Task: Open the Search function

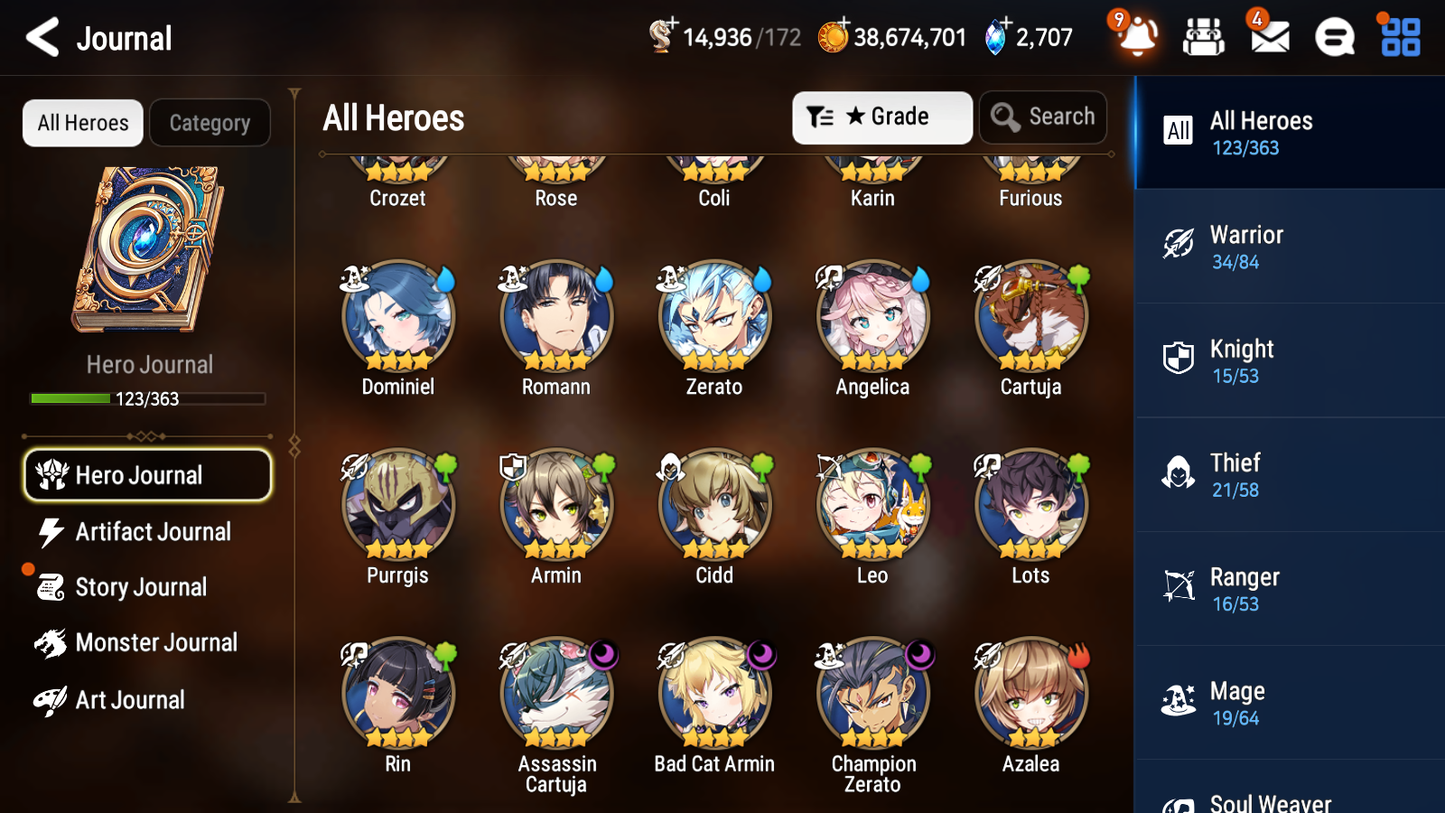Action: point(1043,117)
